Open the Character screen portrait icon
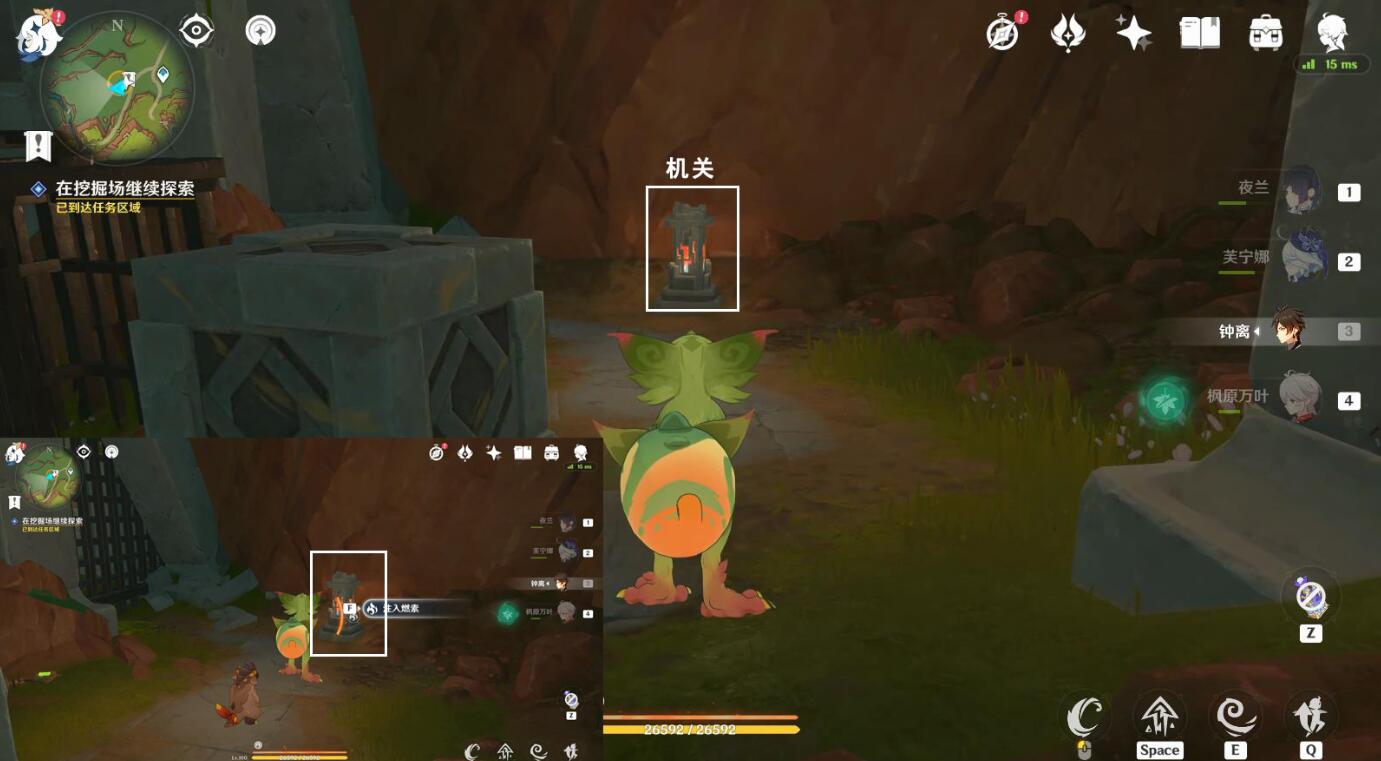1381x761 pixels. pyautogui.click(x=1330, y=32)
